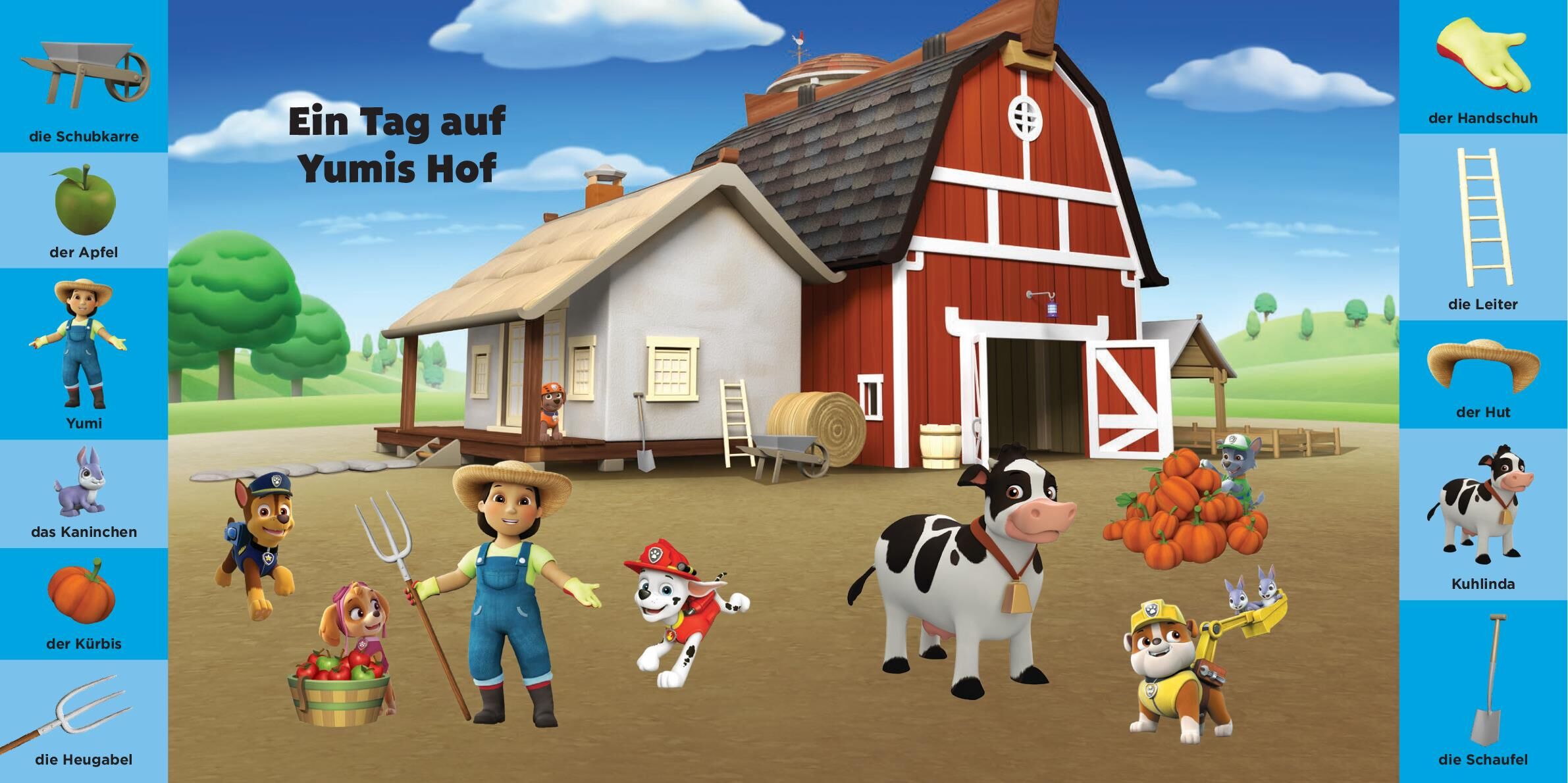Select the der Handschuh glove tile

(x=1482, y=66)
